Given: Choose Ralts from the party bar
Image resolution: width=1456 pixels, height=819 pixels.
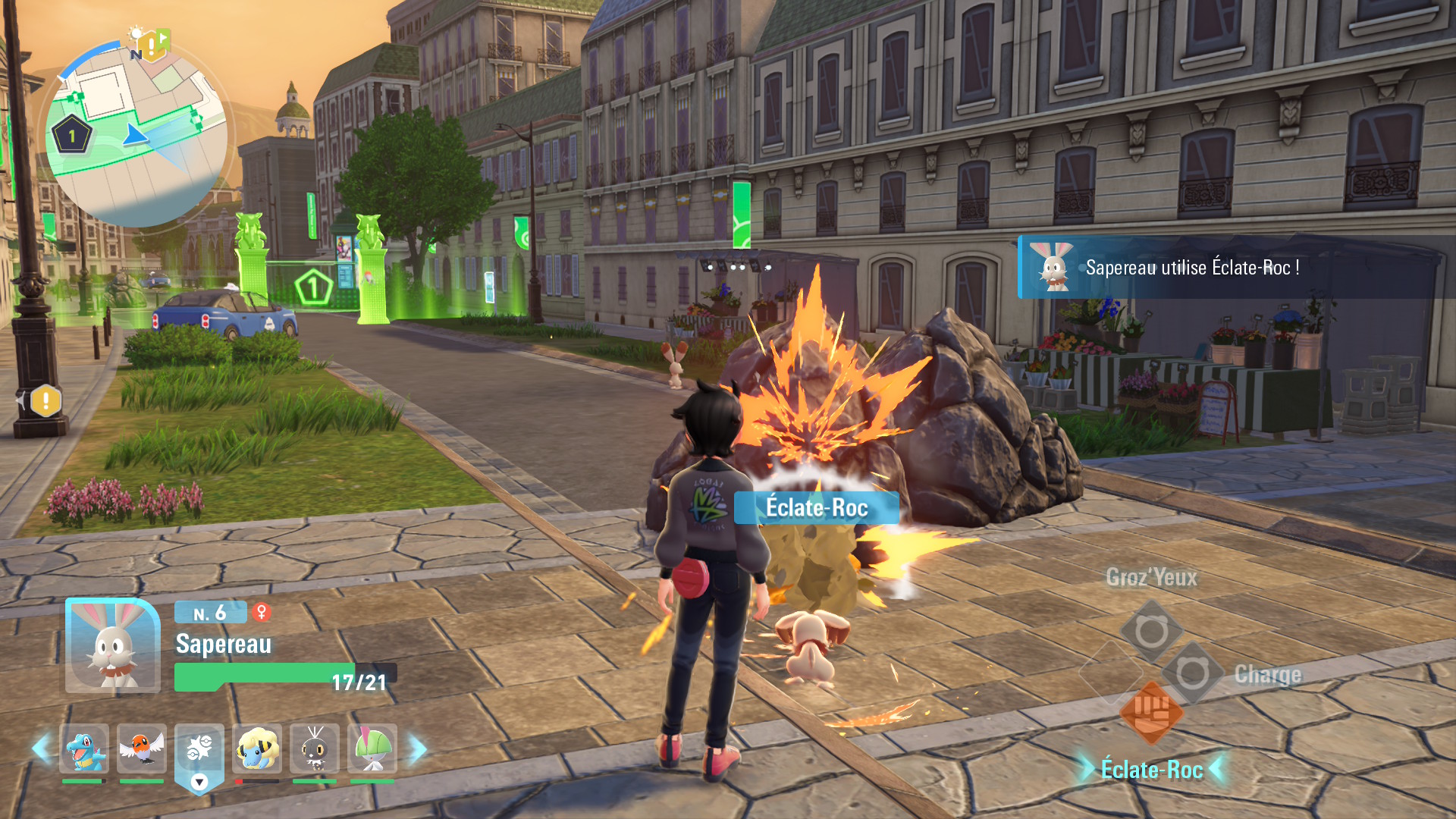Looking at the screenshot, I should (372, 749).
